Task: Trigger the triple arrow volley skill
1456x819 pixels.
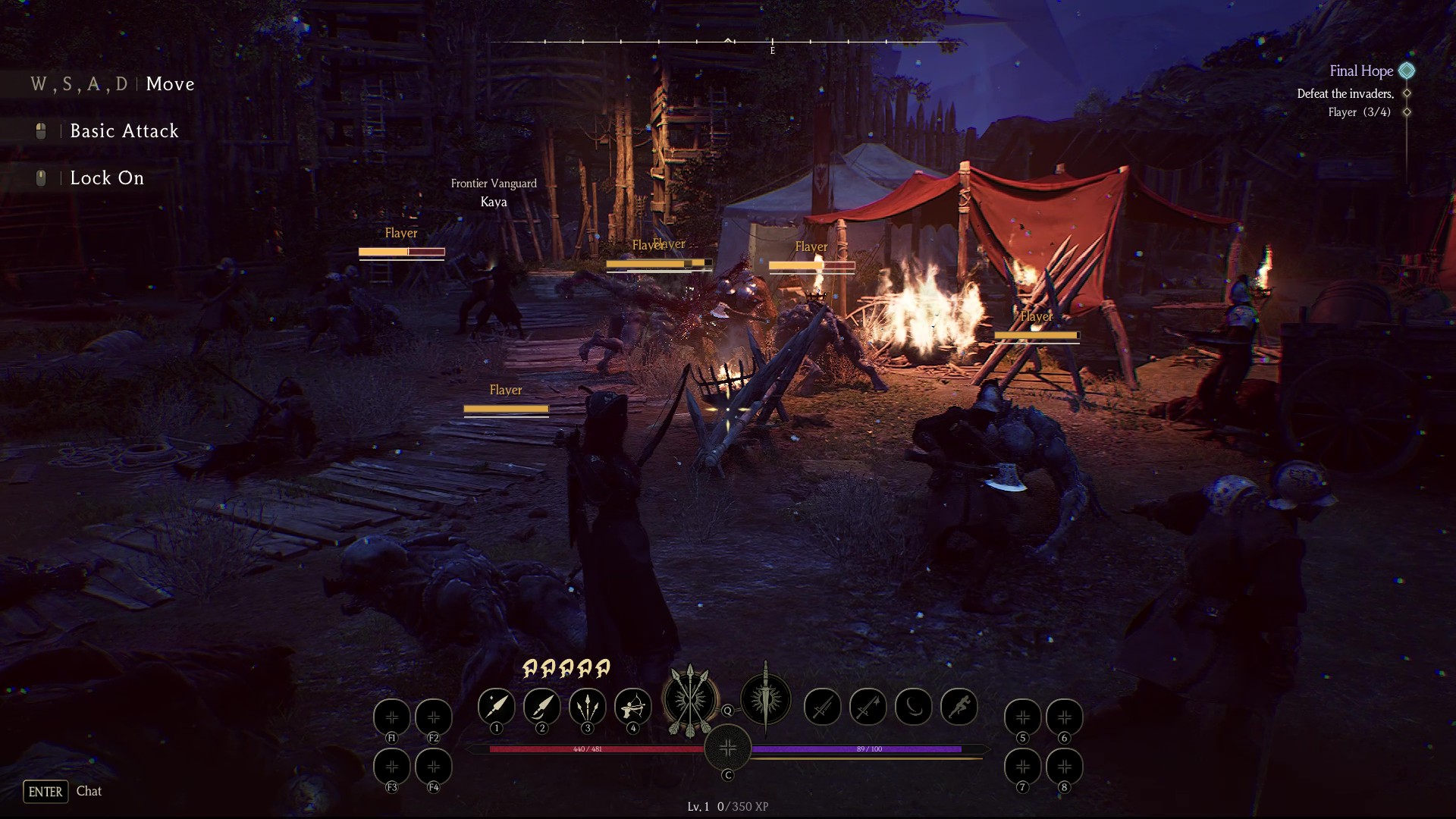Action: pyautogui.click(x=587, y=707)
